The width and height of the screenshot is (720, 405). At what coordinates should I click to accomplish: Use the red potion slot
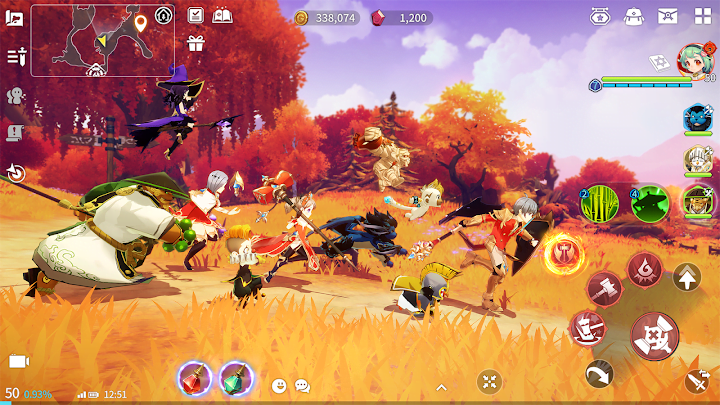pyautogui.click(x=193, y=379)
